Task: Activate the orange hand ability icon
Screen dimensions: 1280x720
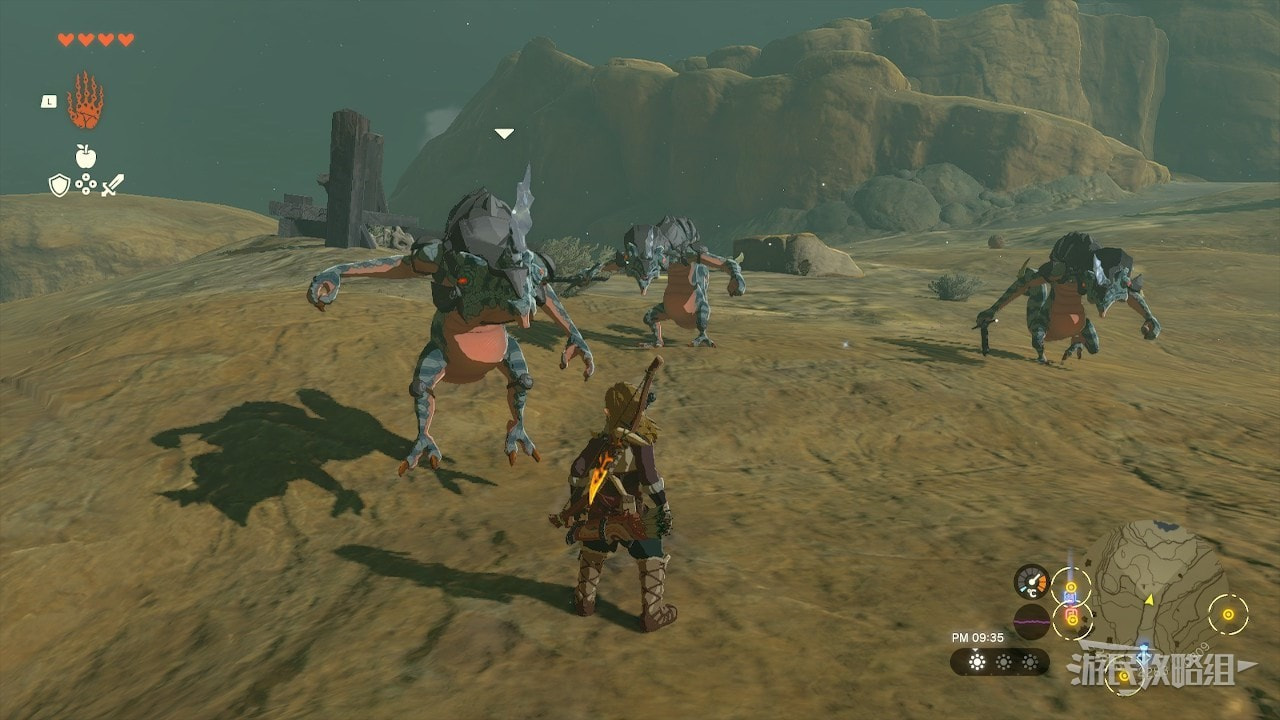Action: (x=85, y=100)
